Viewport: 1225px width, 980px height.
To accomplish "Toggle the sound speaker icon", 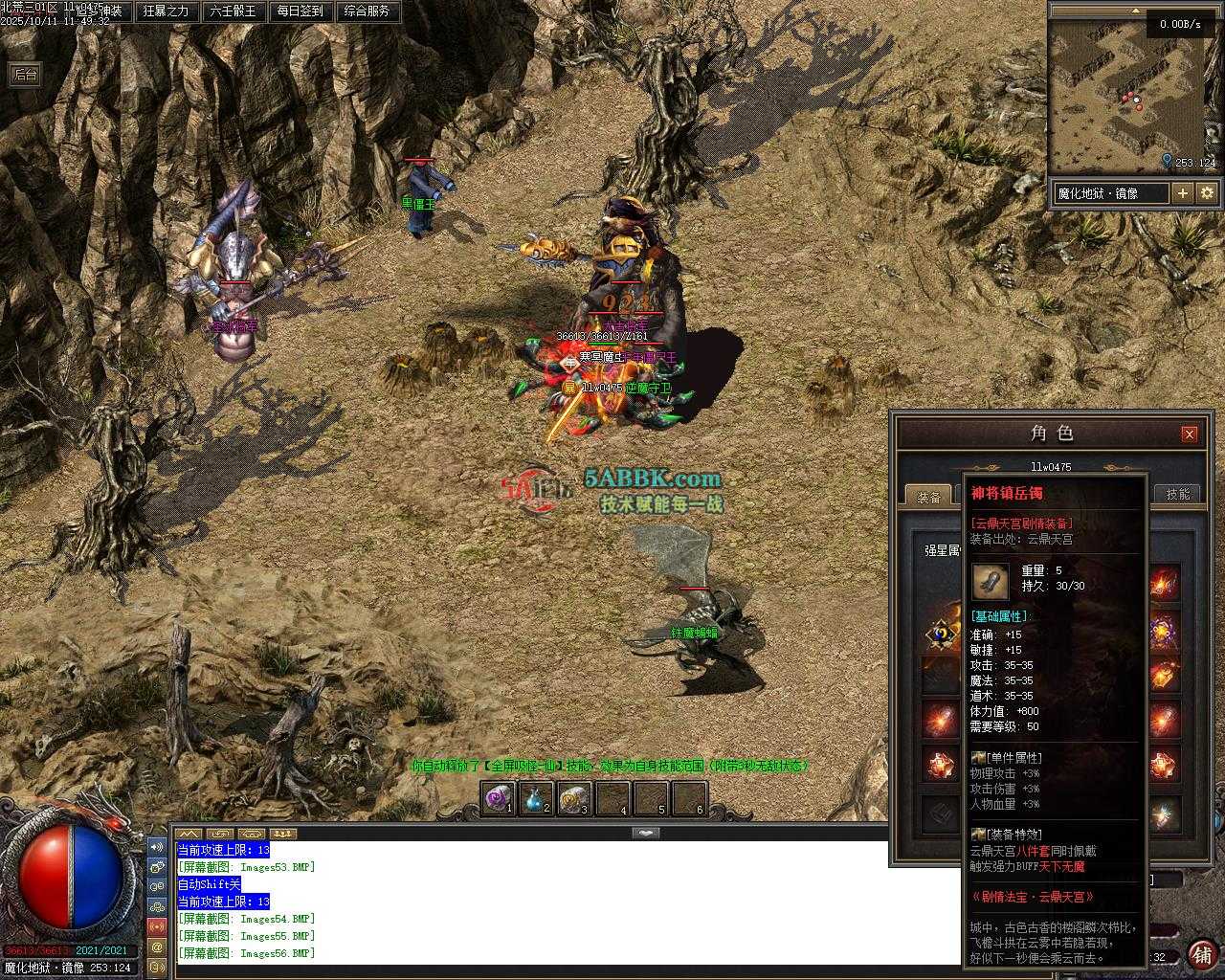I will coord(156,847).
